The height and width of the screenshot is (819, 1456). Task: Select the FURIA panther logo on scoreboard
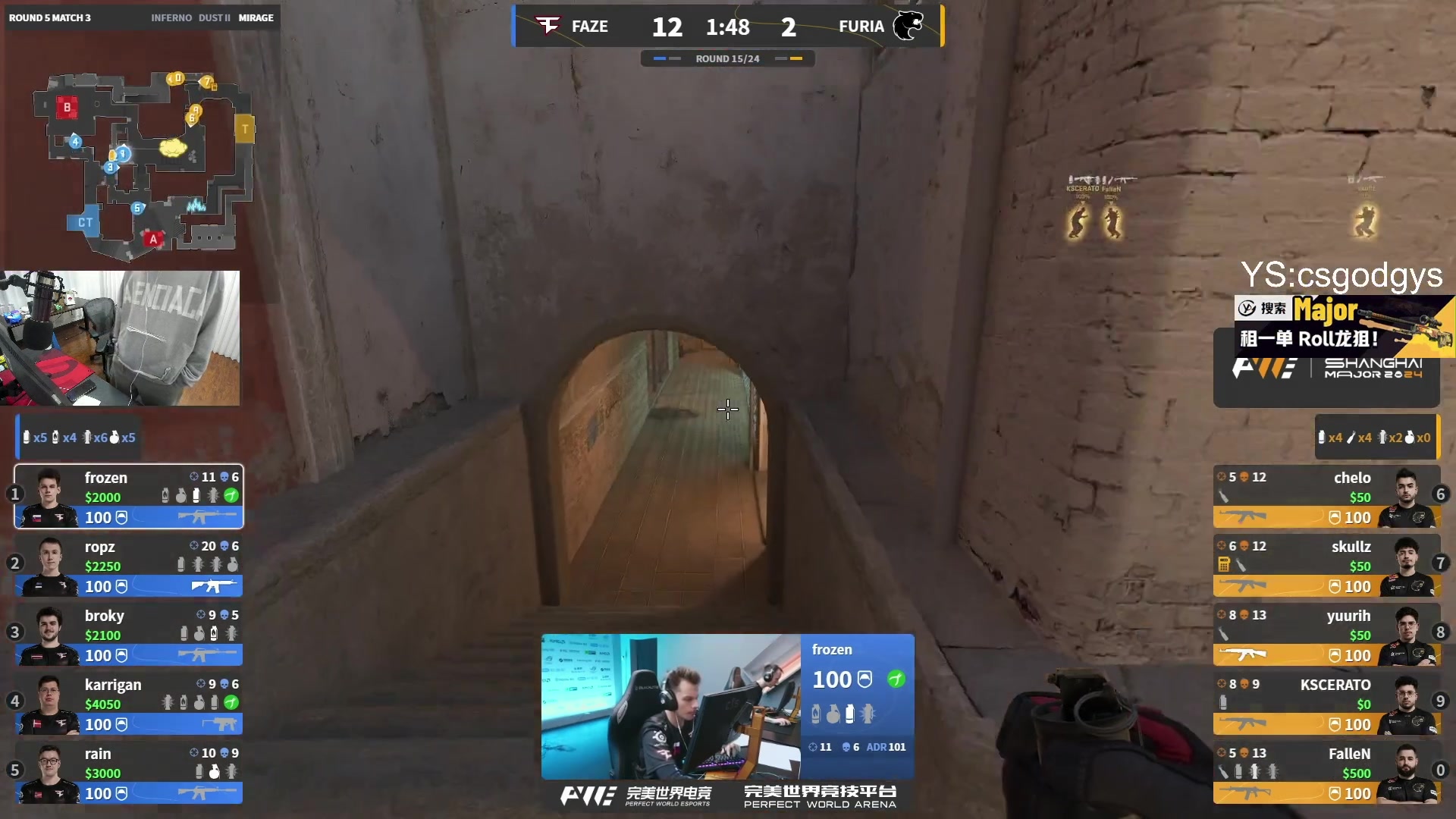click(x=907, y=26)
